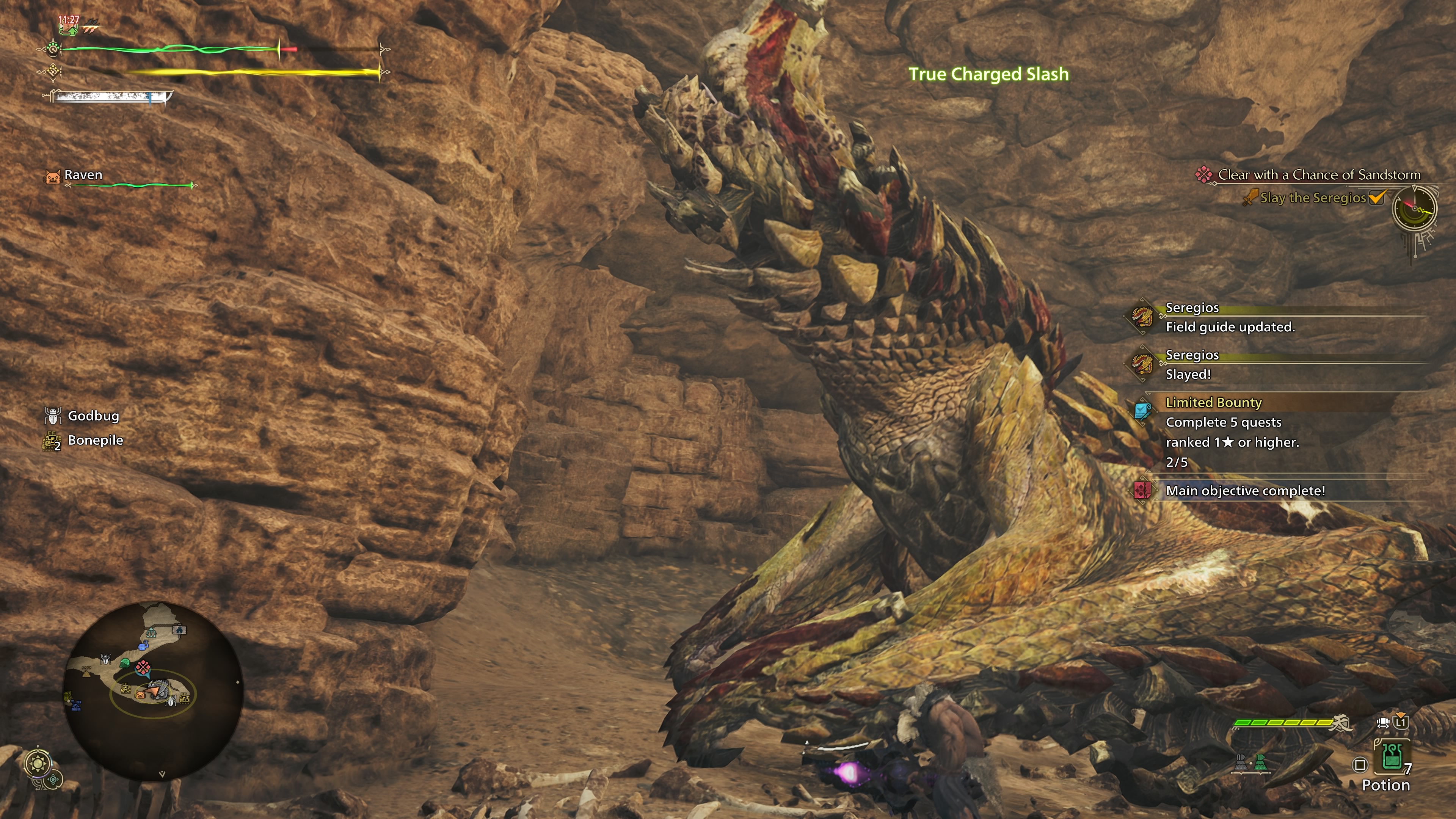Click the 'Slay the Seregios' objective

point(1312,198)
